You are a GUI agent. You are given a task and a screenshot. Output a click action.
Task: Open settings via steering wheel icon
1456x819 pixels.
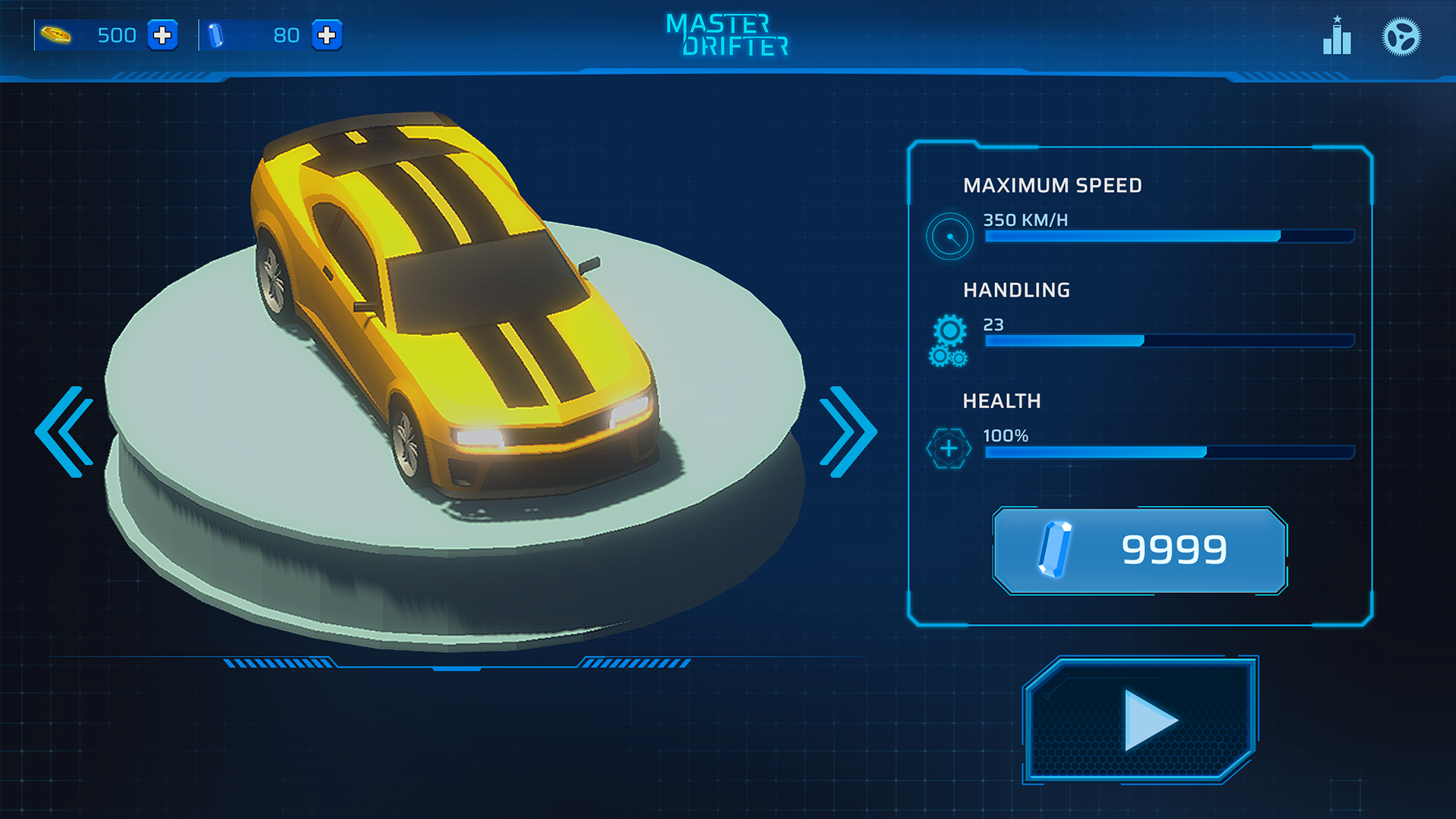coord(1401,37)
